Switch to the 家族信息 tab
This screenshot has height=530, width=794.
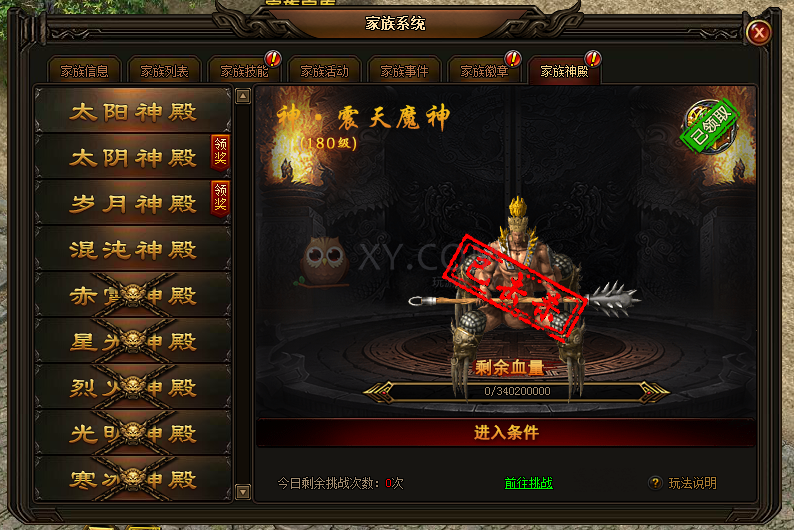[x=84, y=71]
